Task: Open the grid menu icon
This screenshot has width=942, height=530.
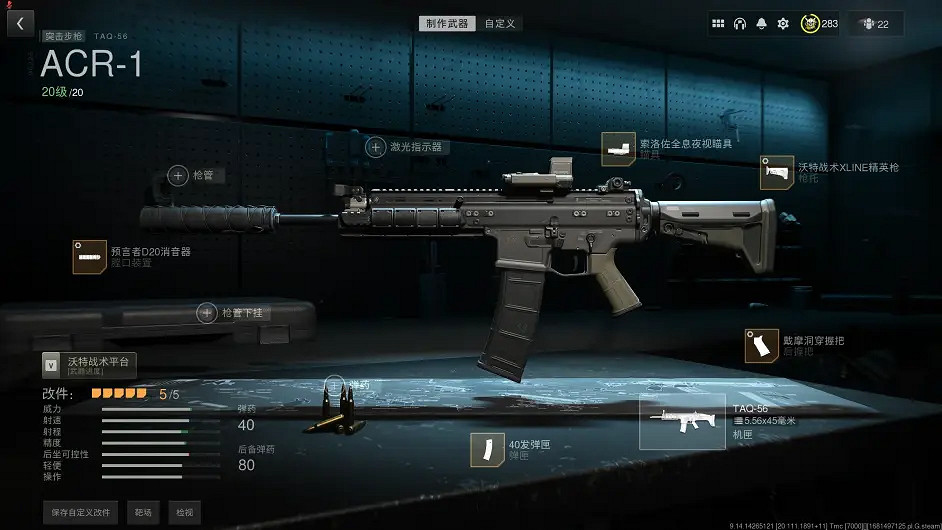Action: [x=718, y=23]
